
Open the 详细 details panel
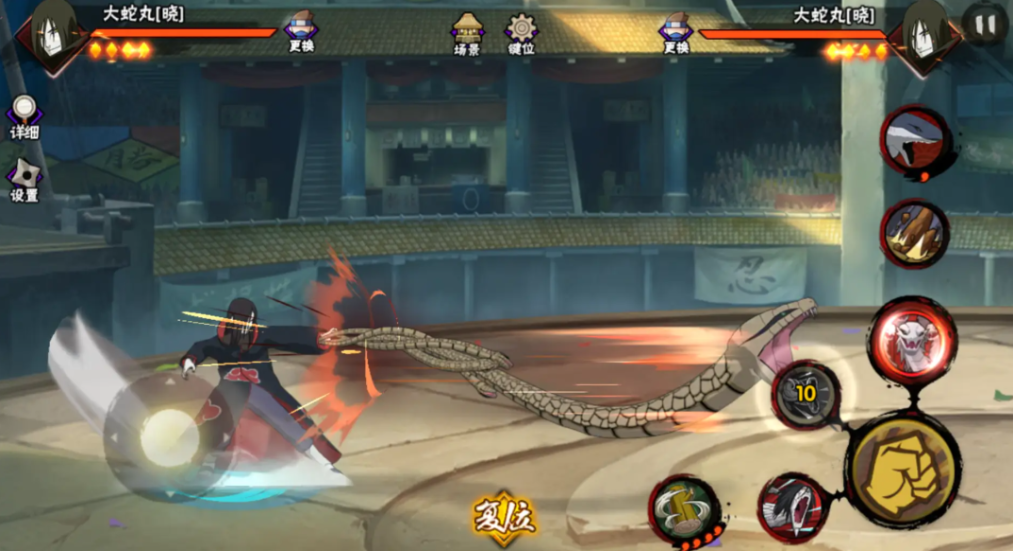pos(24,117)
